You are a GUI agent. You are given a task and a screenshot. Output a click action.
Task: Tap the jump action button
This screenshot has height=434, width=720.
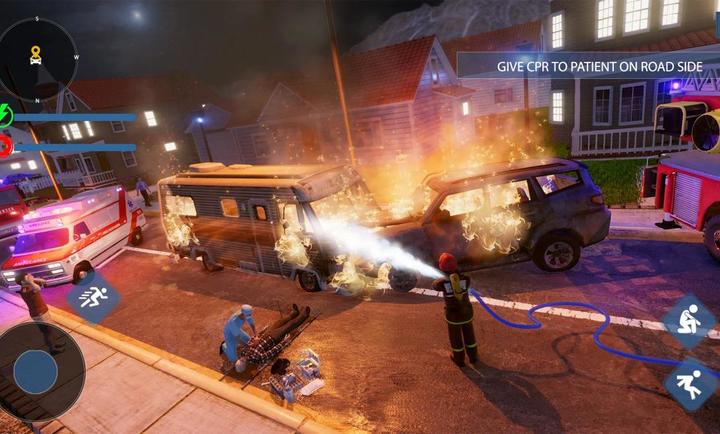pyautogui.click(x=690, y=384)
